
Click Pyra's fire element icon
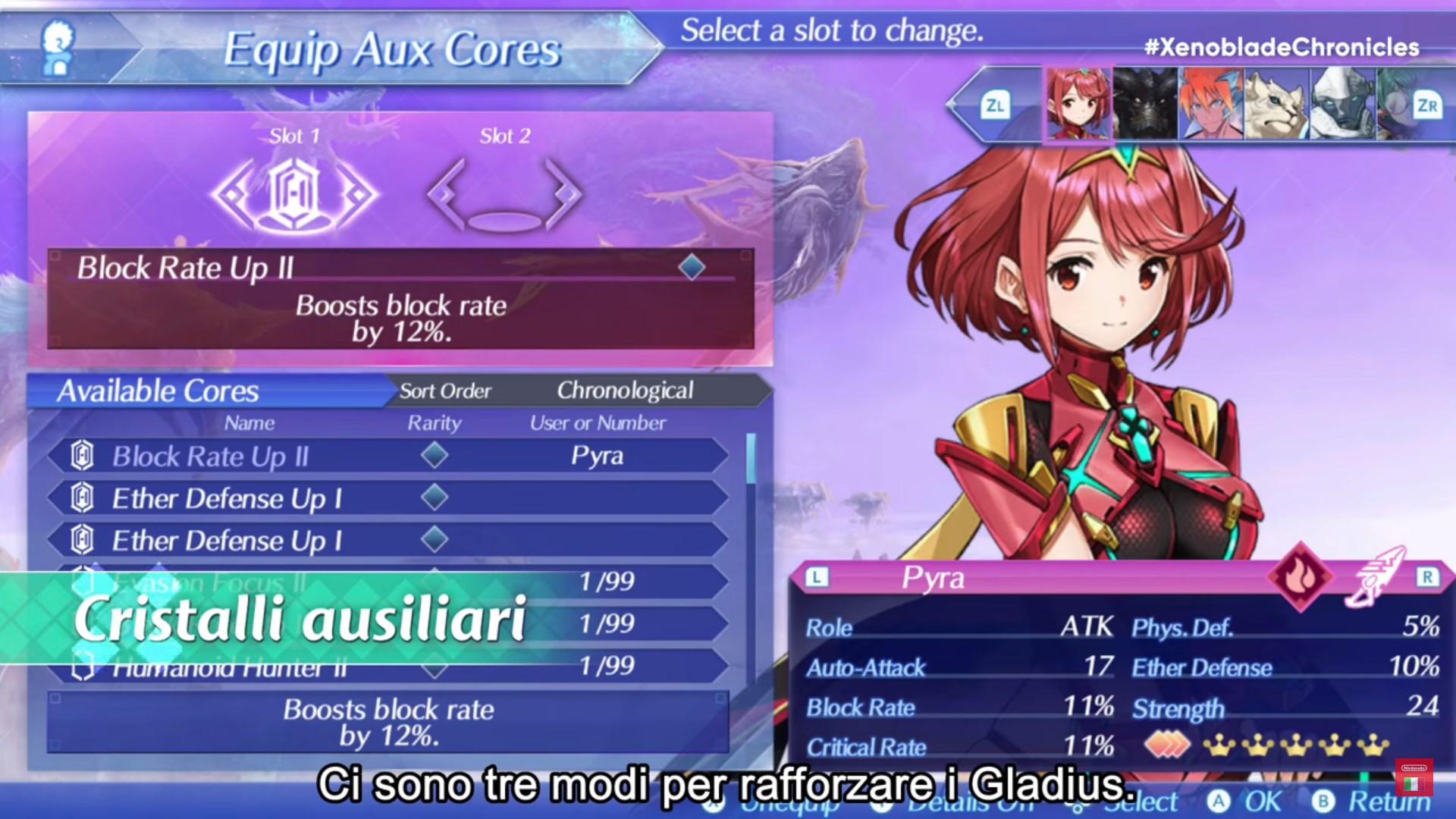click(1301, 576)
